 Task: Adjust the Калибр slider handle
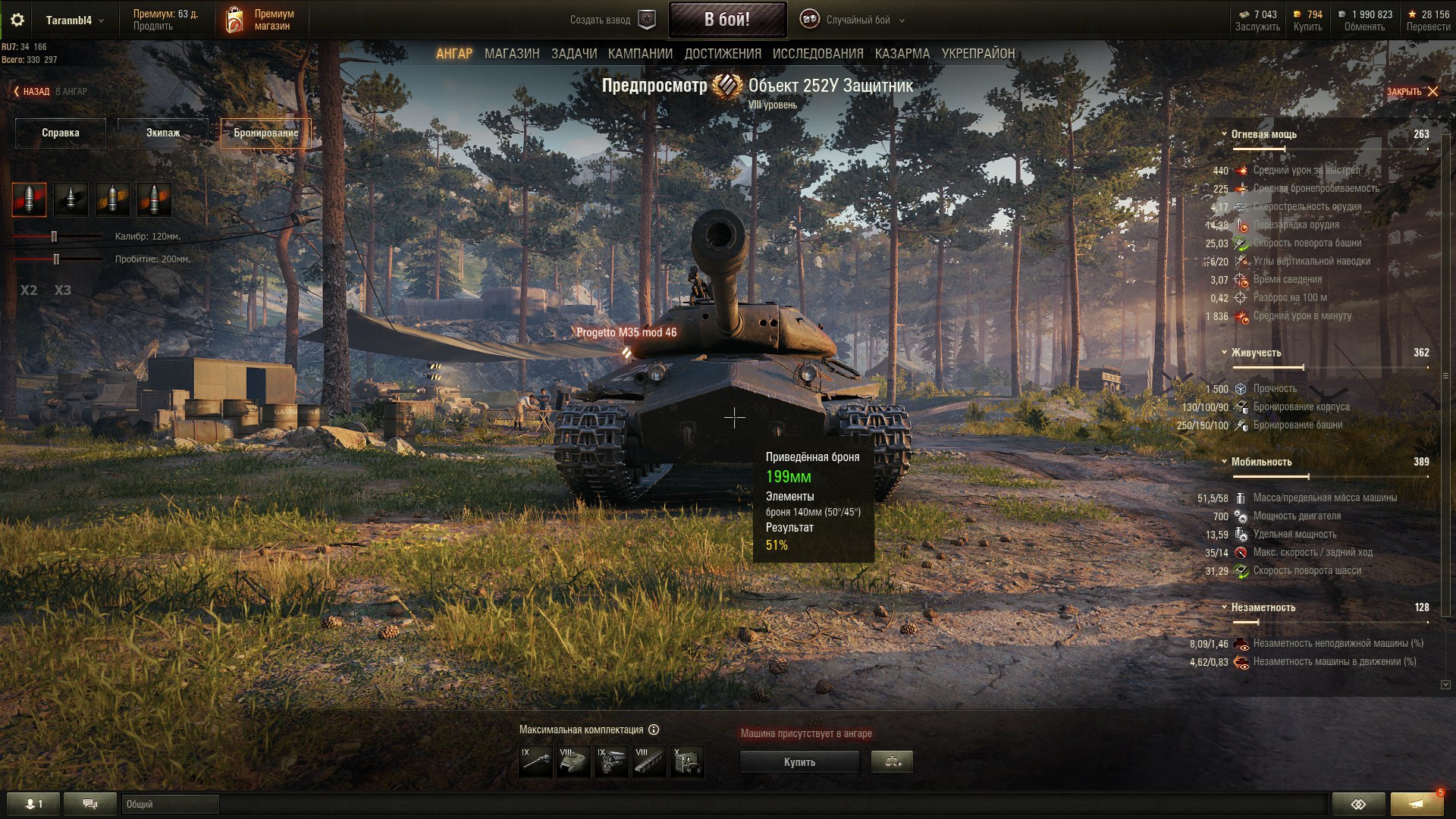click(x=54, y=237)
